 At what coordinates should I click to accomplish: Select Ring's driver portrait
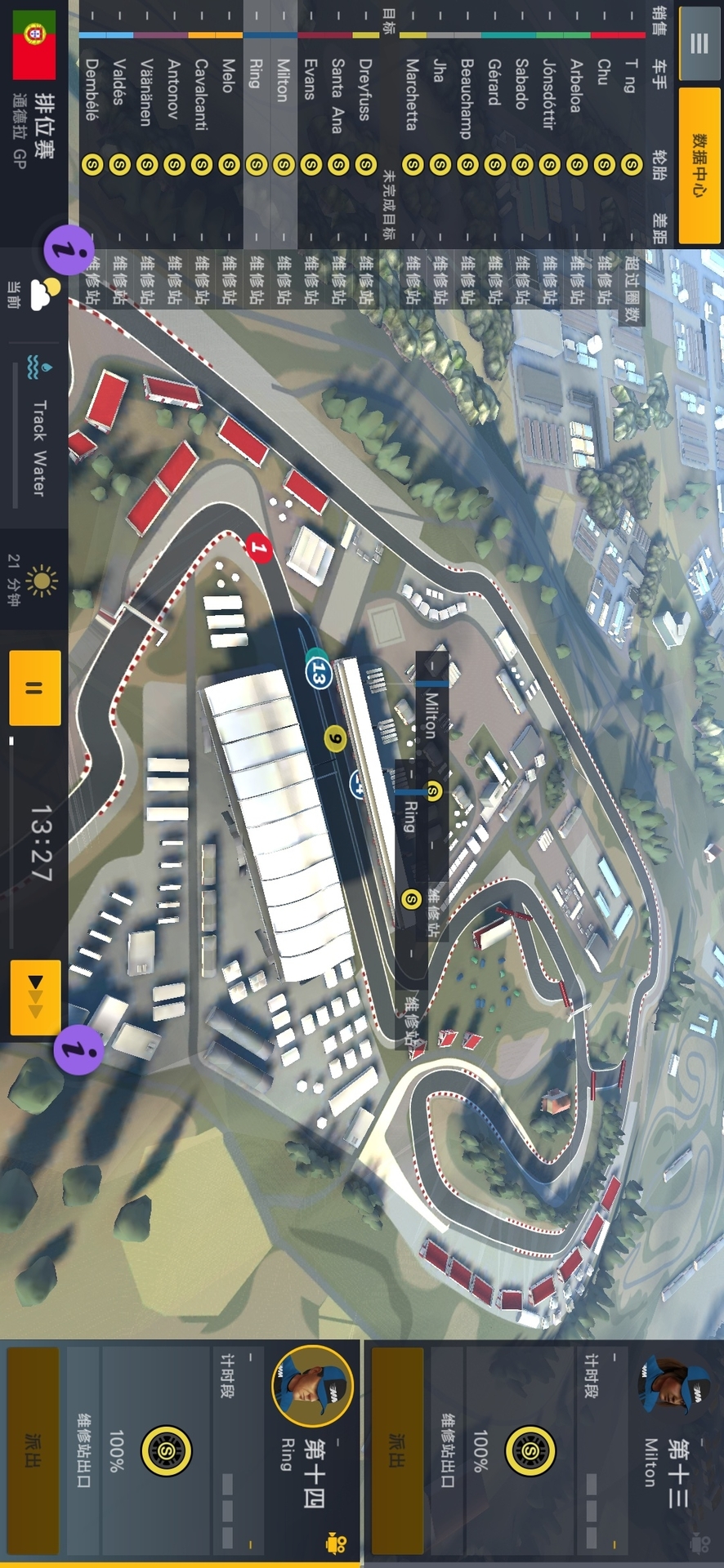click(312, 1386)
